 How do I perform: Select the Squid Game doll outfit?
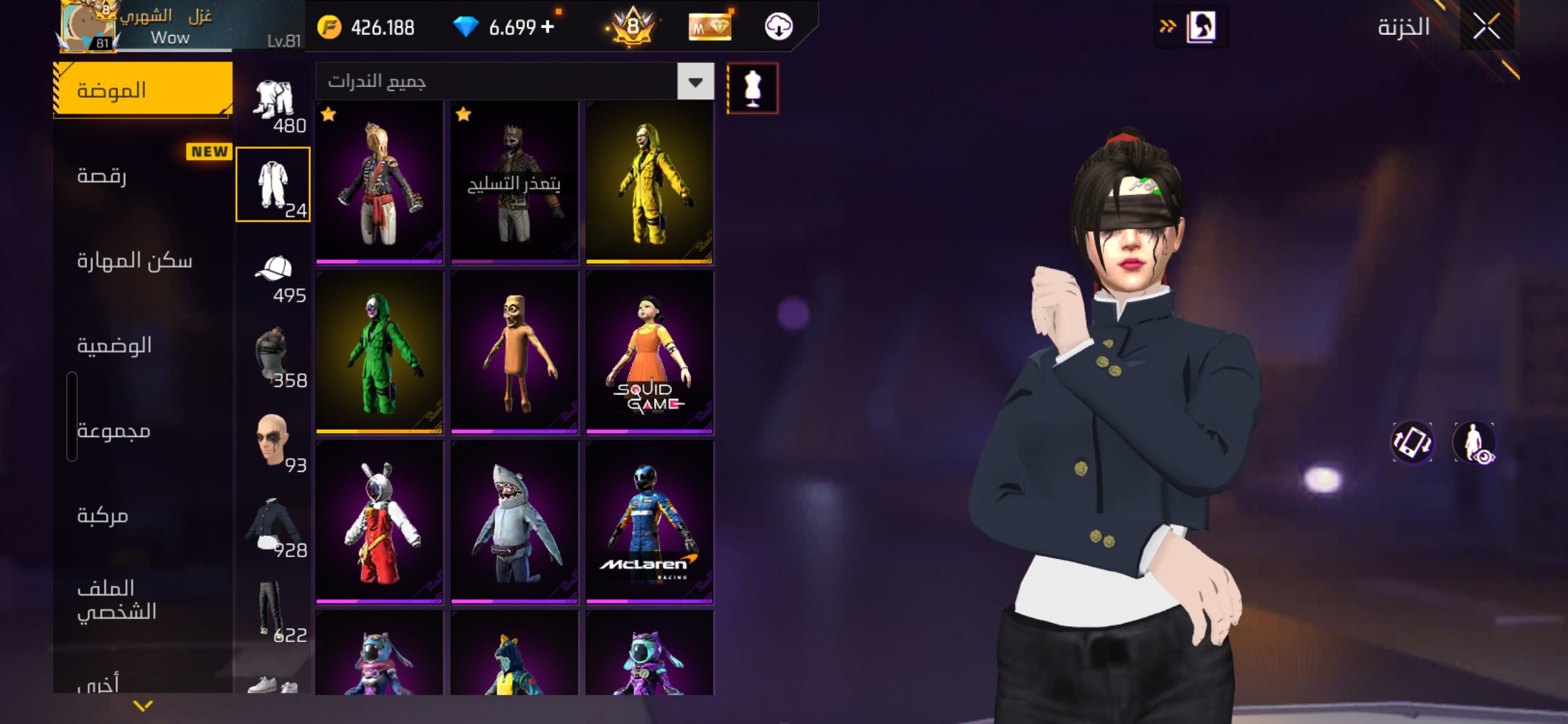click(x=649, y=352)
